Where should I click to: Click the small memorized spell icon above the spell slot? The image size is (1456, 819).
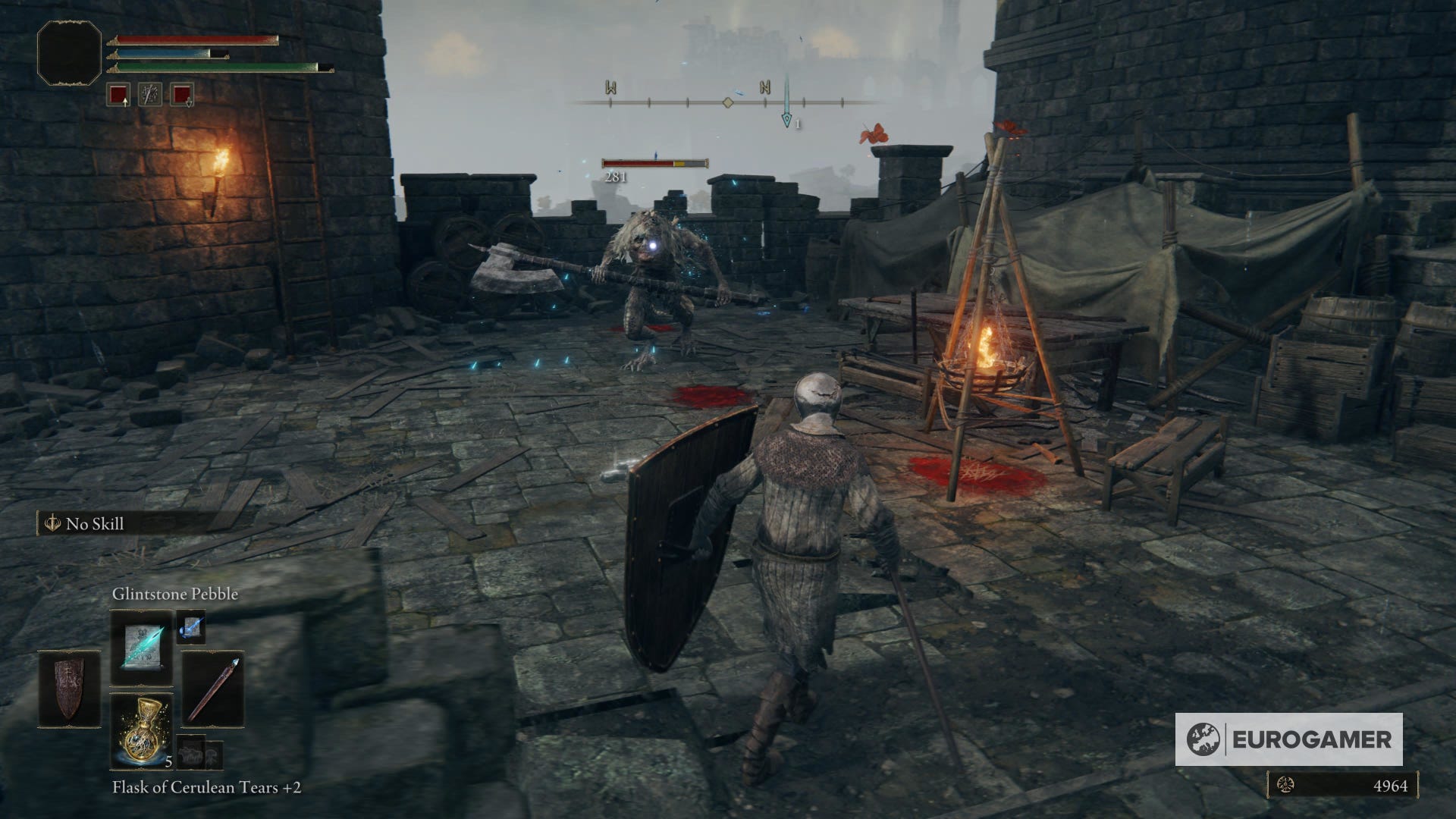(x=190, y=629)
